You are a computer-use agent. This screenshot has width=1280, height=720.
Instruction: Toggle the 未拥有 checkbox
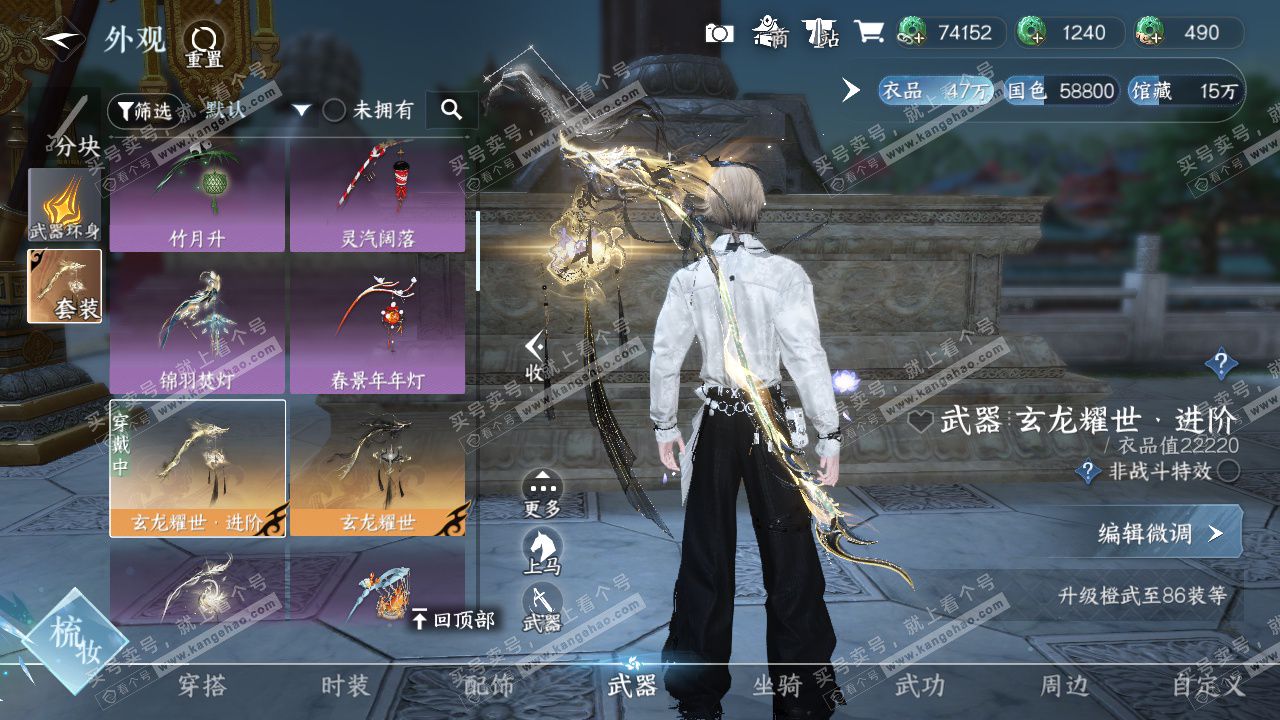(x=334, y=110)
